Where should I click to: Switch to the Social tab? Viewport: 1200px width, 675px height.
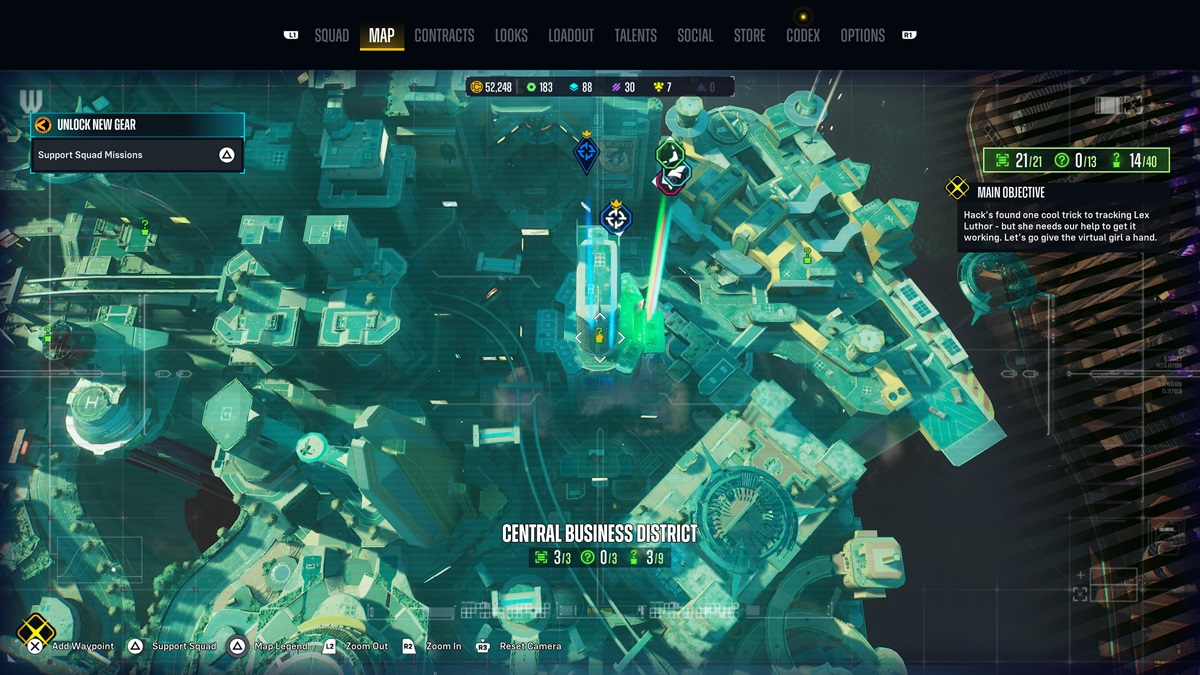coord(695,36)
